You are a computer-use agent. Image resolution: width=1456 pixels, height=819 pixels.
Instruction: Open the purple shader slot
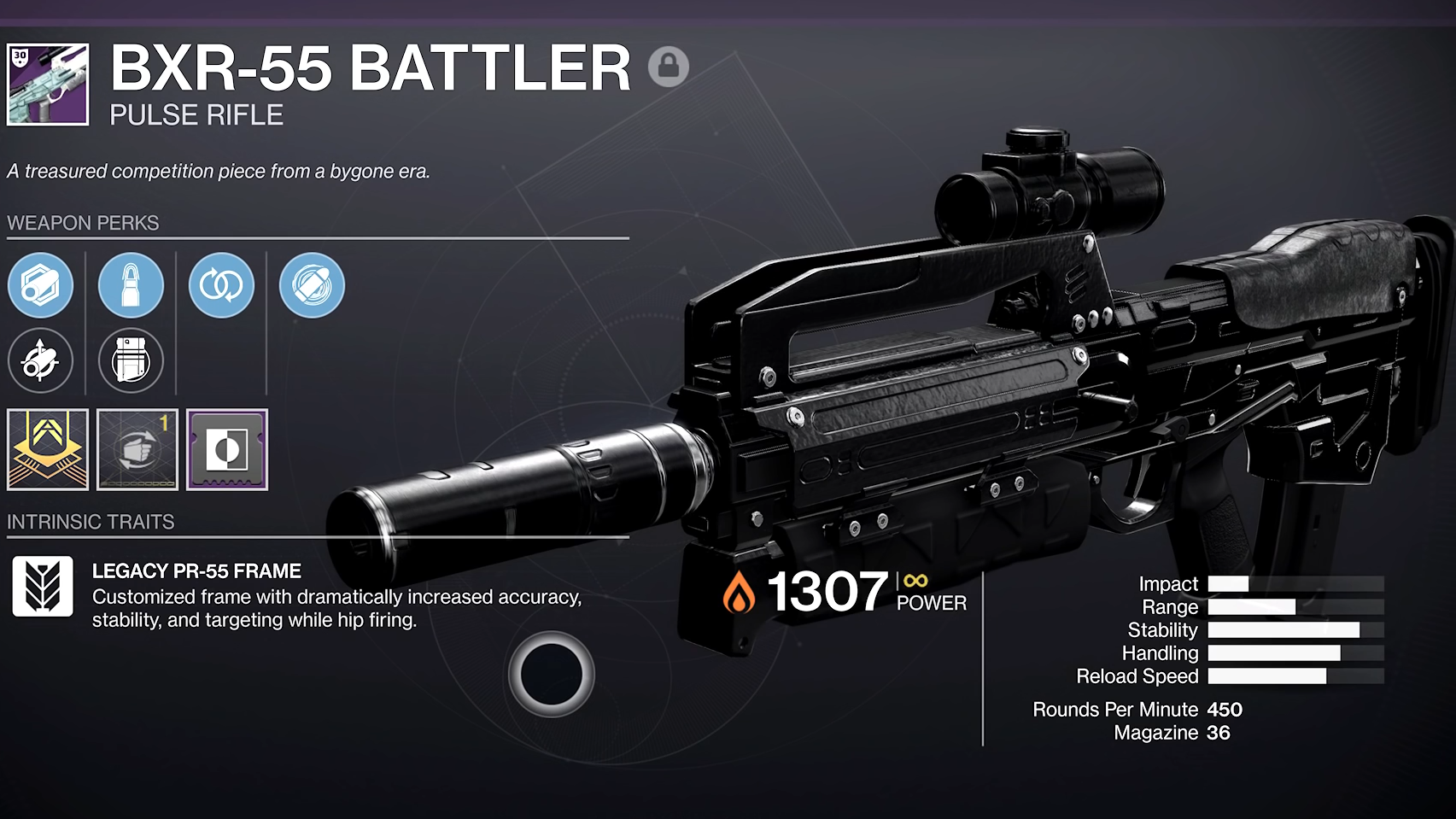tap(226, 450)
